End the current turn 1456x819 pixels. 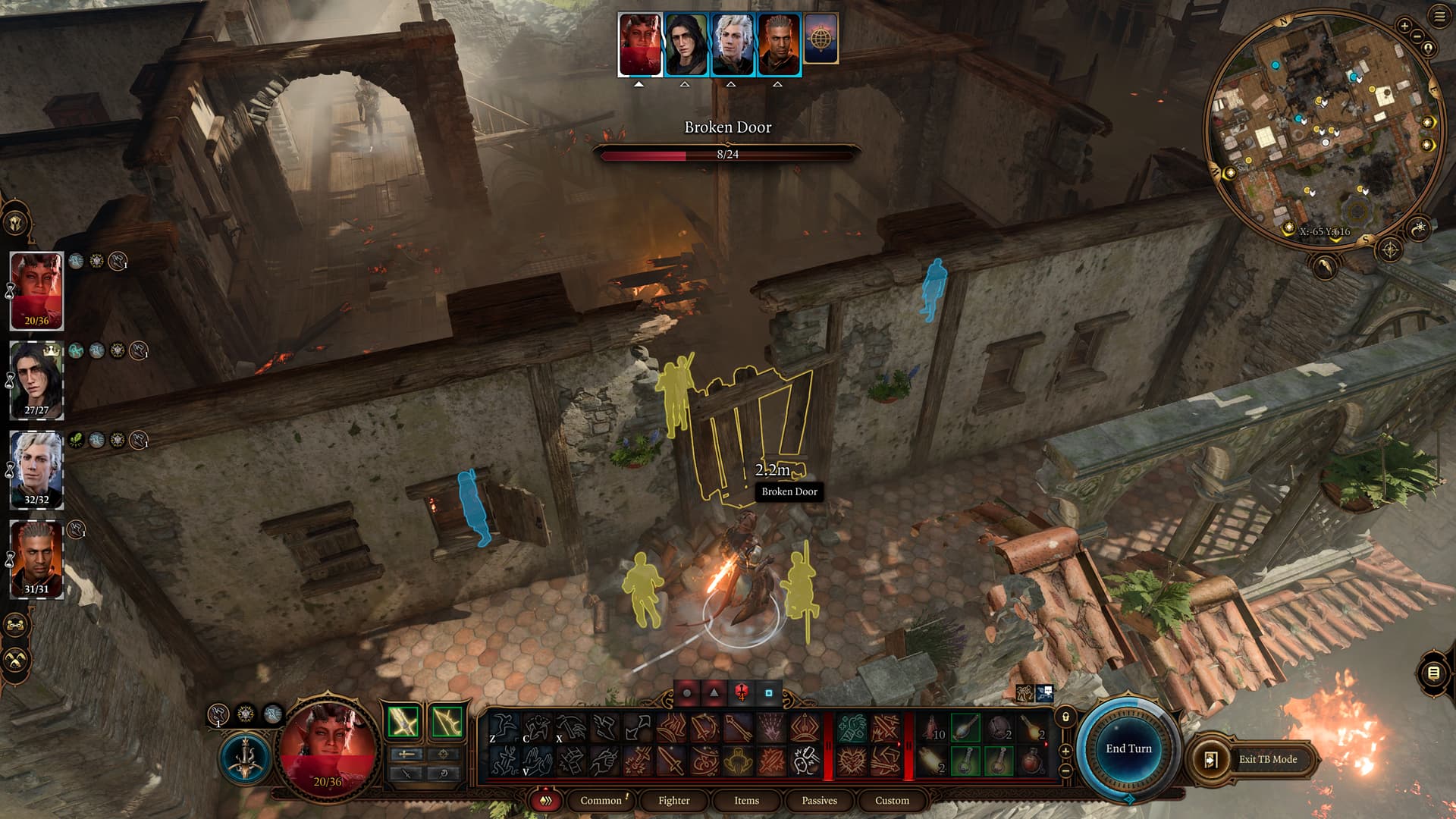(x=1128, y=749)
